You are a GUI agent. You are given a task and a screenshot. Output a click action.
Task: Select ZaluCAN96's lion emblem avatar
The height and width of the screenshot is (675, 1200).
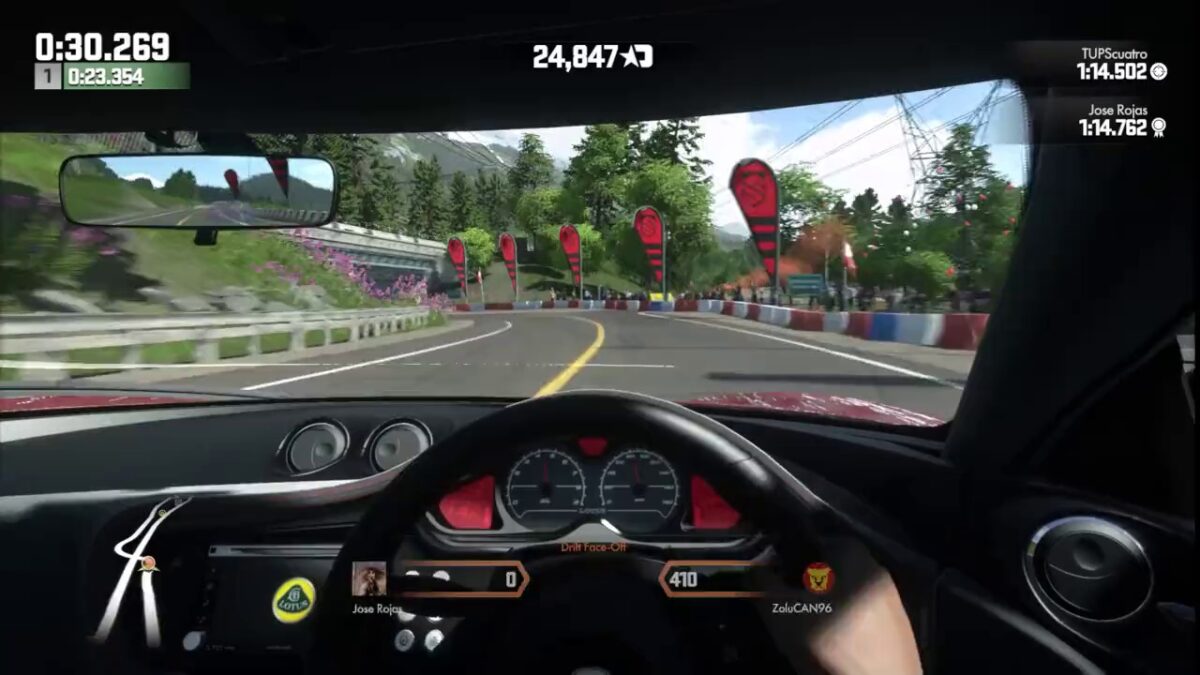(819, 578)
